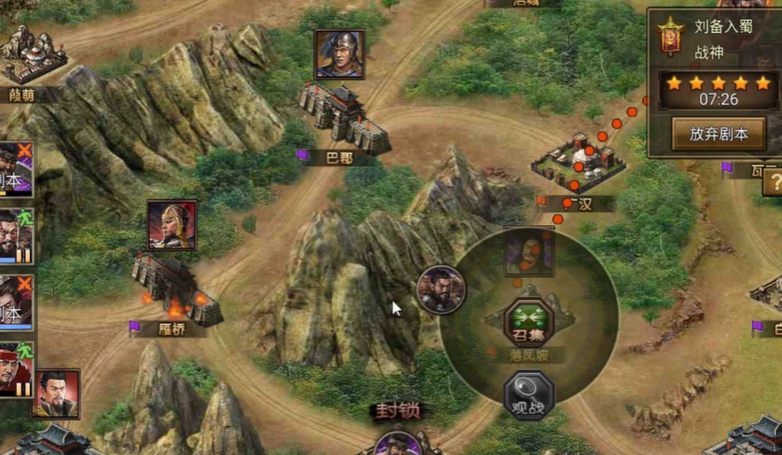Select the general portrait above 雁桥

click(172, 225)
